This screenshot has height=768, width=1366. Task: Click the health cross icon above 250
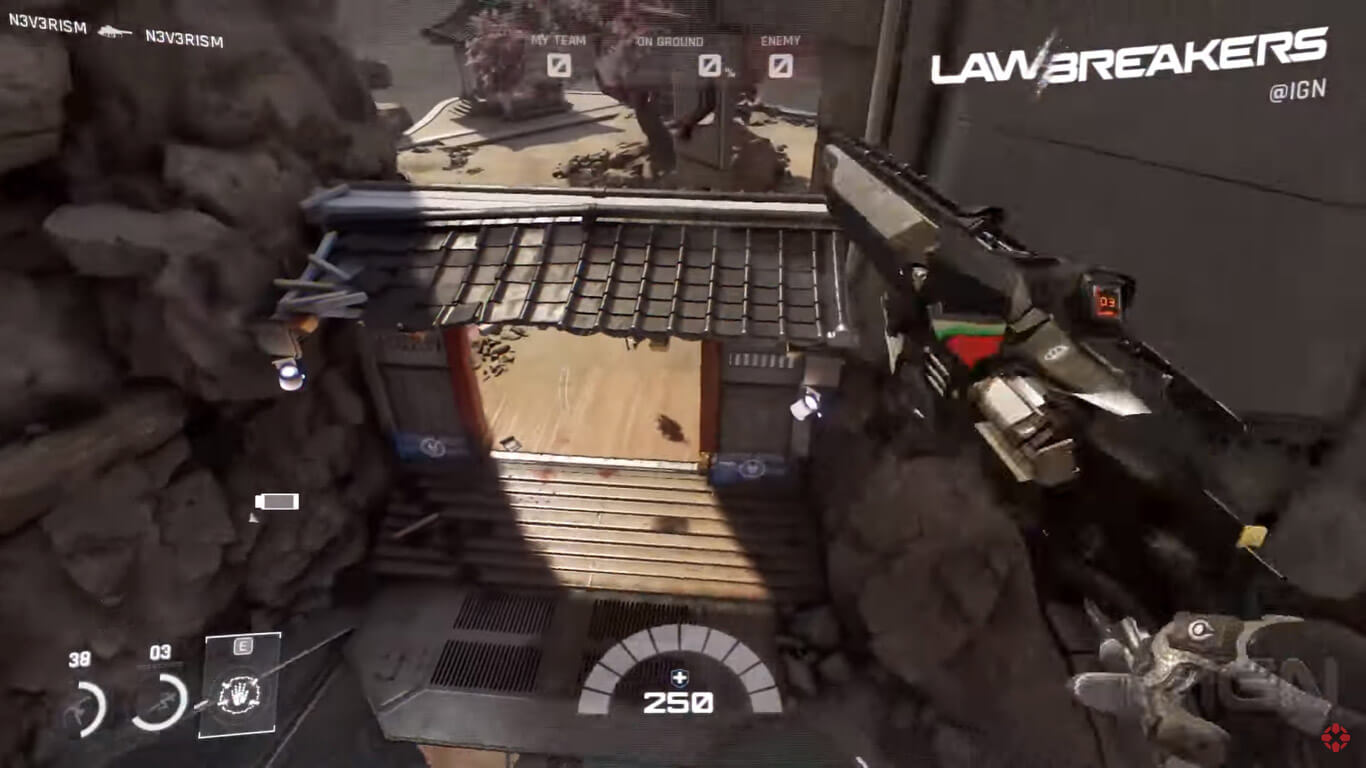click(x=680, y=680)
